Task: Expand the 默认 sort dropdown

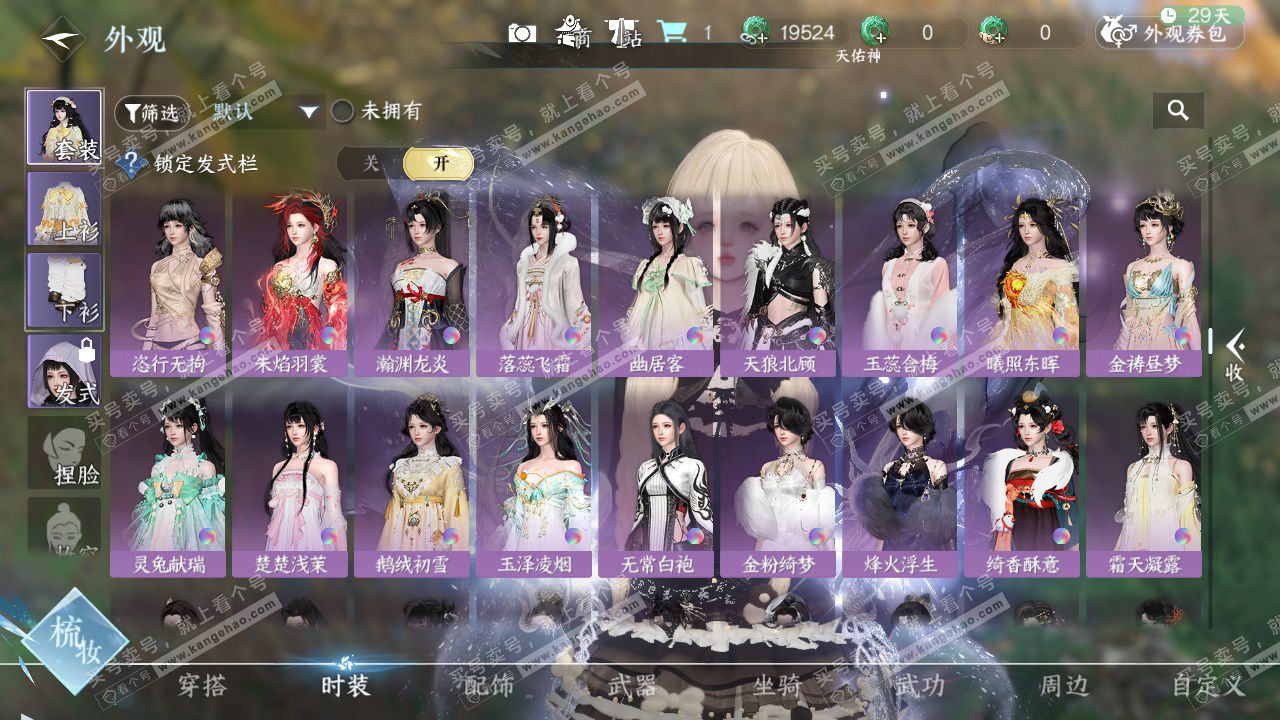Action: coord(265,112)
